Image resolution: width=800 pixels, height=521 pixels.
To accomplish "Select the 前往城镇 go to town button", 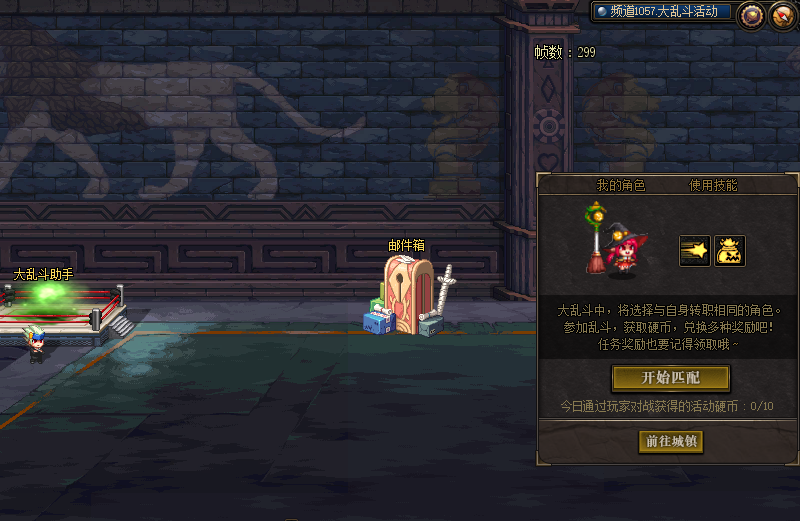I will pyautogui.click(x=670, y=441).
